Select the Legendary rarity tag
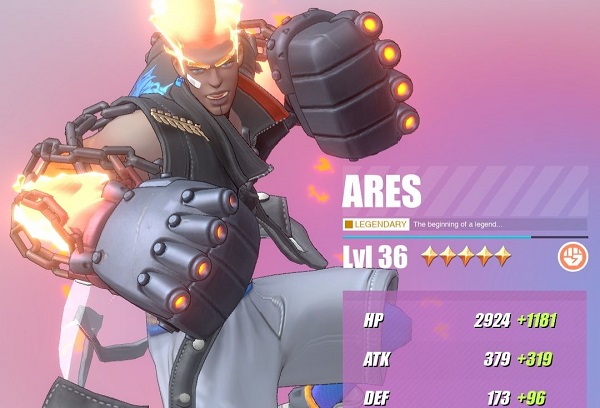This screenshot has height=408, width=600. [376, 224]
